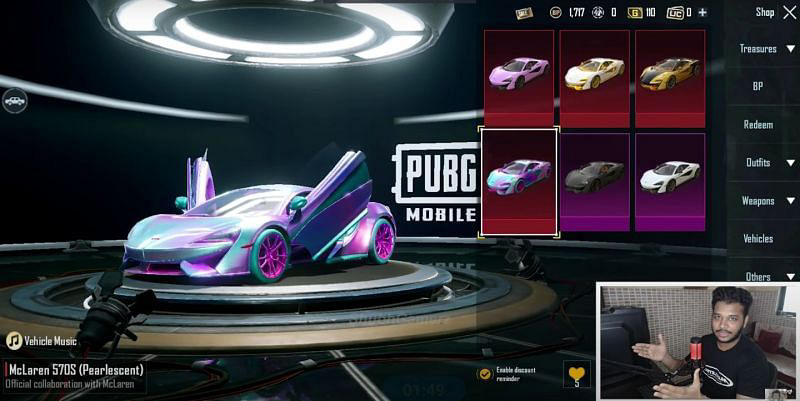This screenshot has height=401, width=800.
Task: Open the Others category
Action: coord(766,277)
